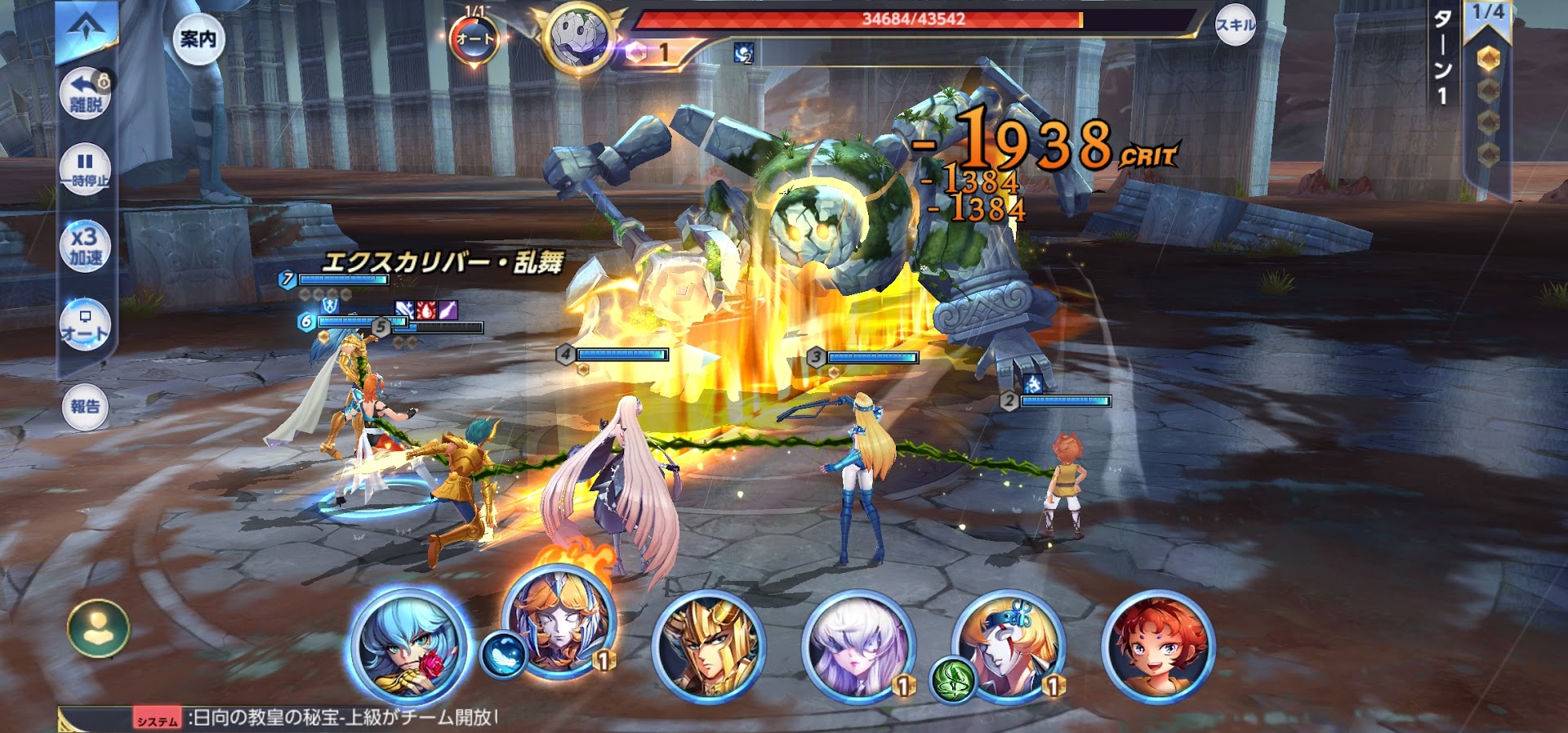Activate the green swirl skill icon
The height and width of the screenshot is (733, 1568).
coord(952,680)
